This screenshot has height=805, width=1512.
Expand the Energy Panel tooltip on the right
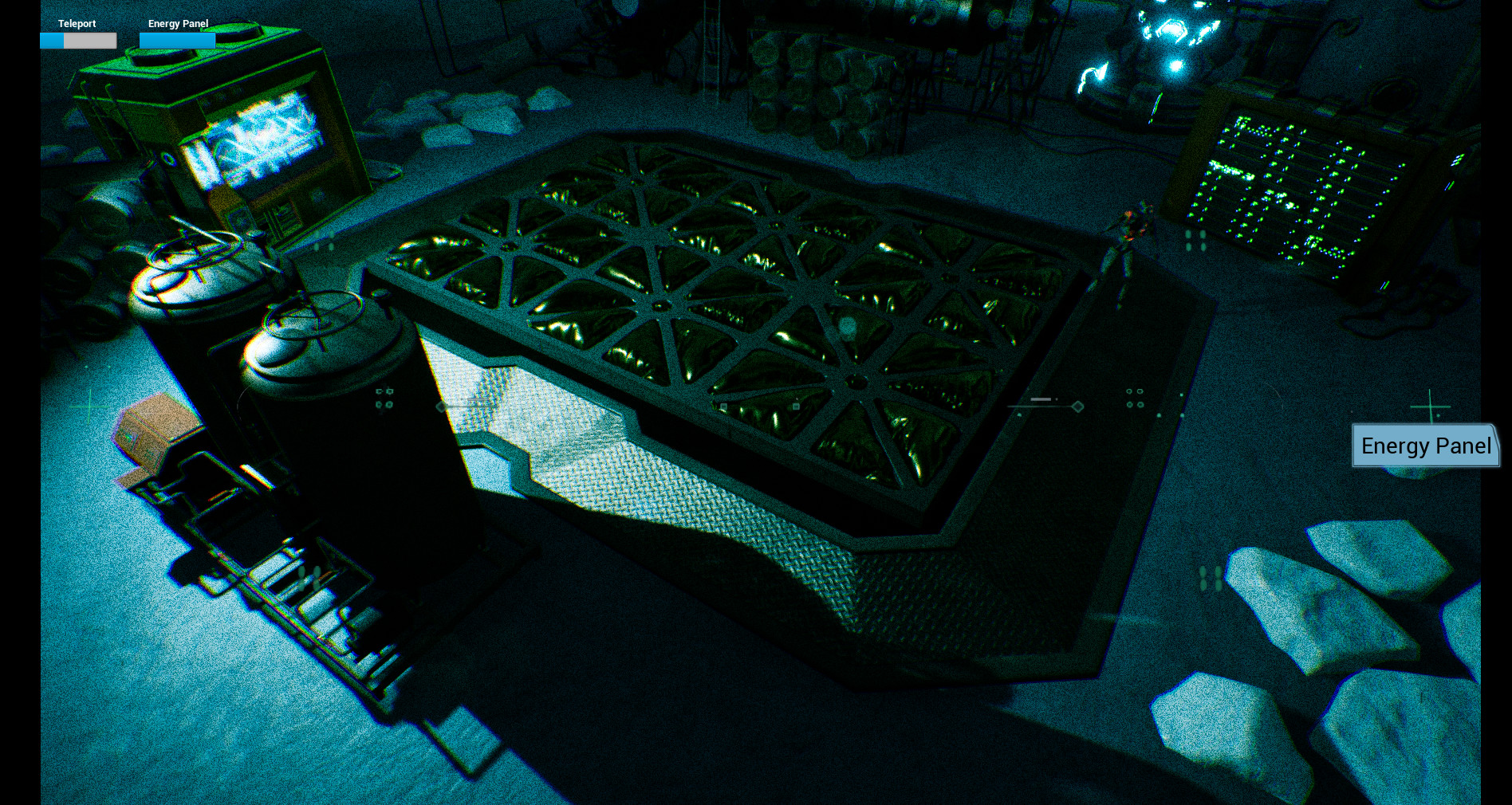[x=1426, y=446]
